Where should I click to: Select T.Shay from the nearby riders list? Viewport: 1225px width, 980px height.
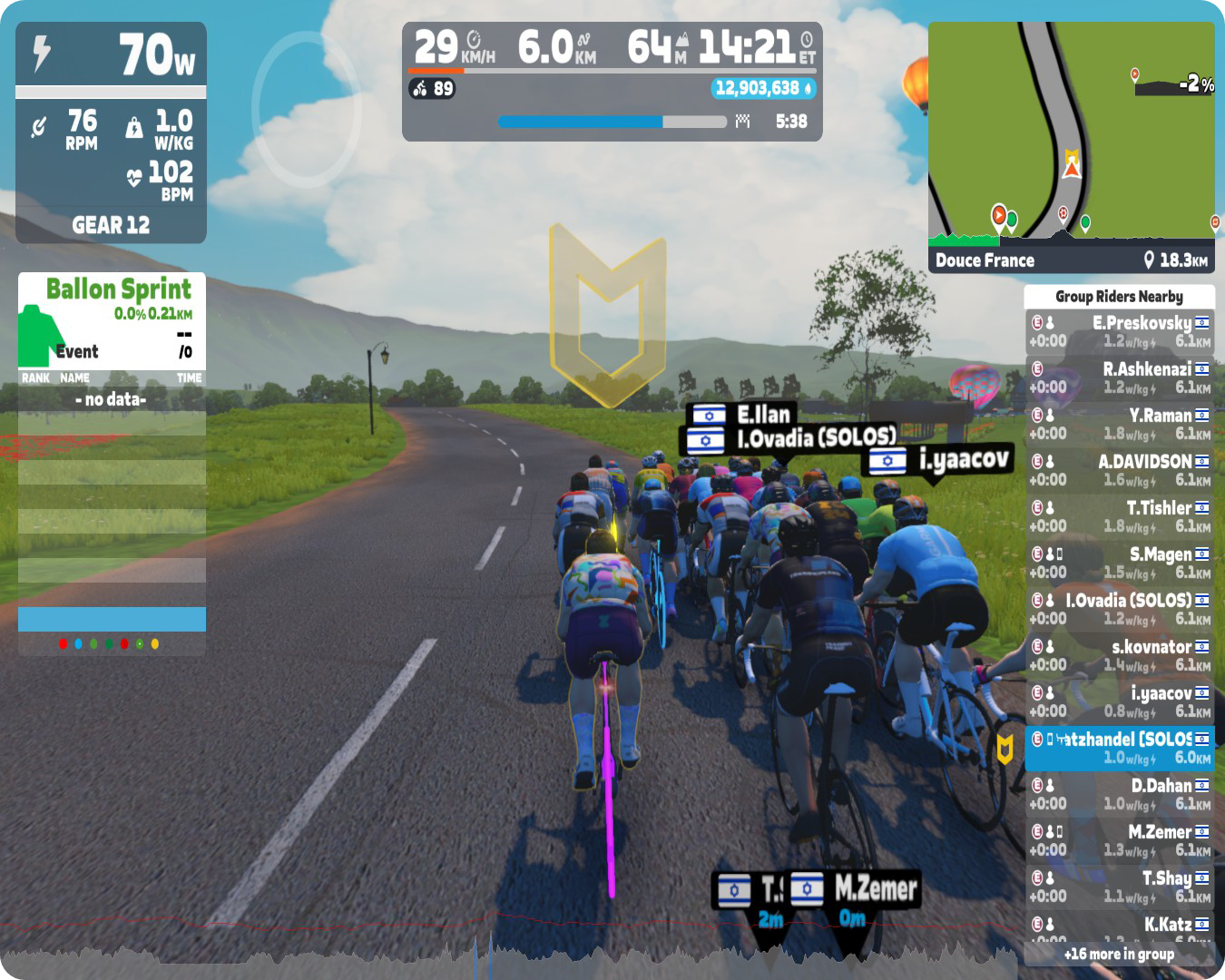(x=1119, y=887)
